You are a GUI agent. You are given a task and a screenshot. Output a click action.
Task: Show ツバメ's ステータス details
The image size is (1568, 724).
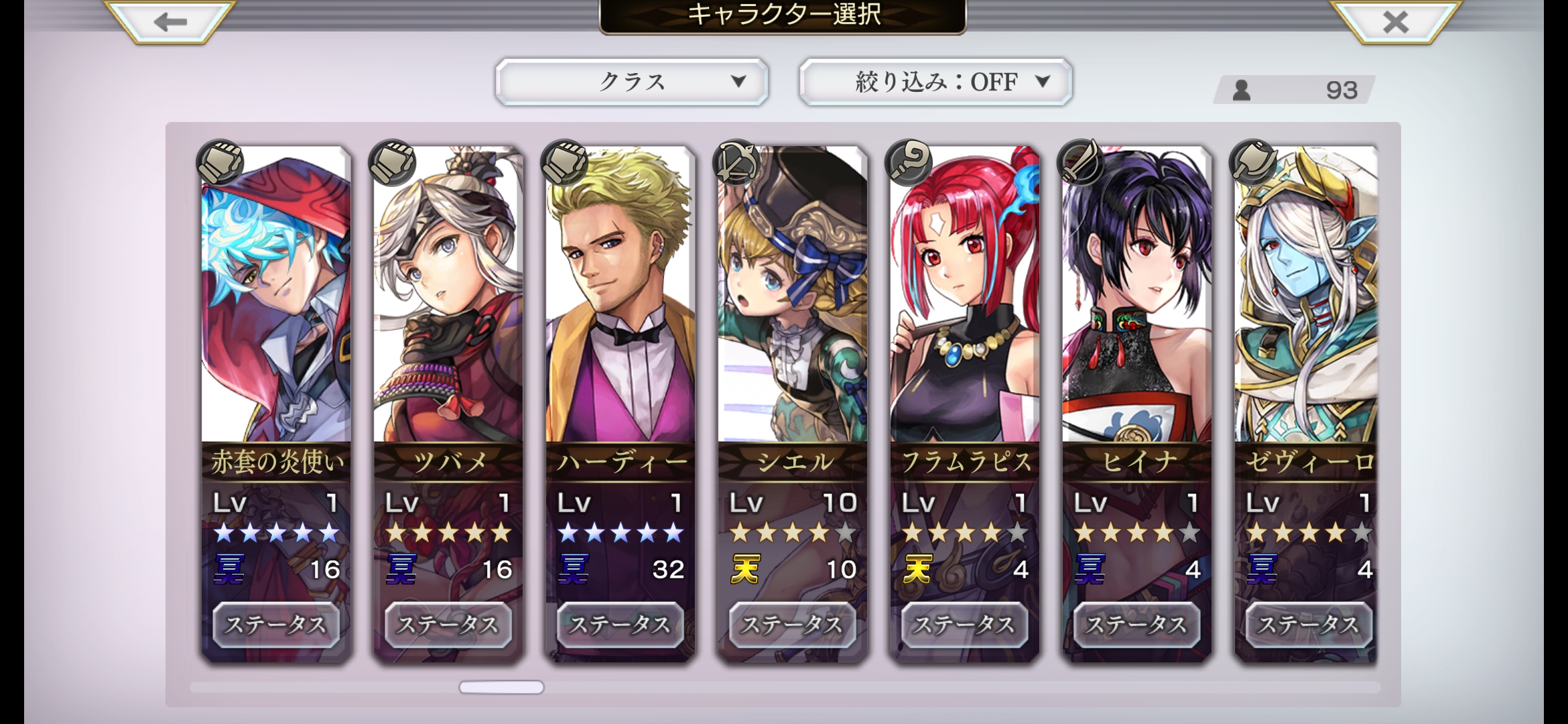point(448,625)
